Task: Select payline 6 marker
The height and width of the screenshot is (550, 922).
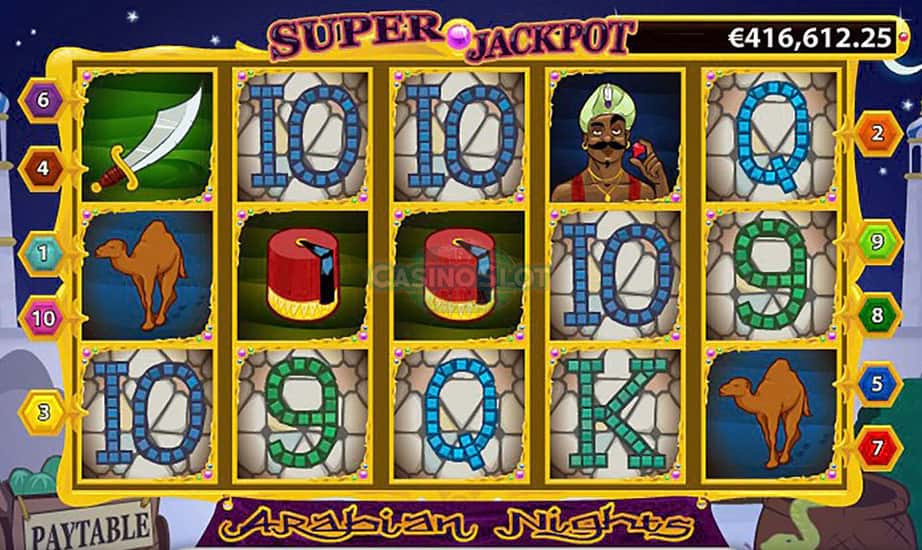Action: [42, 101]
